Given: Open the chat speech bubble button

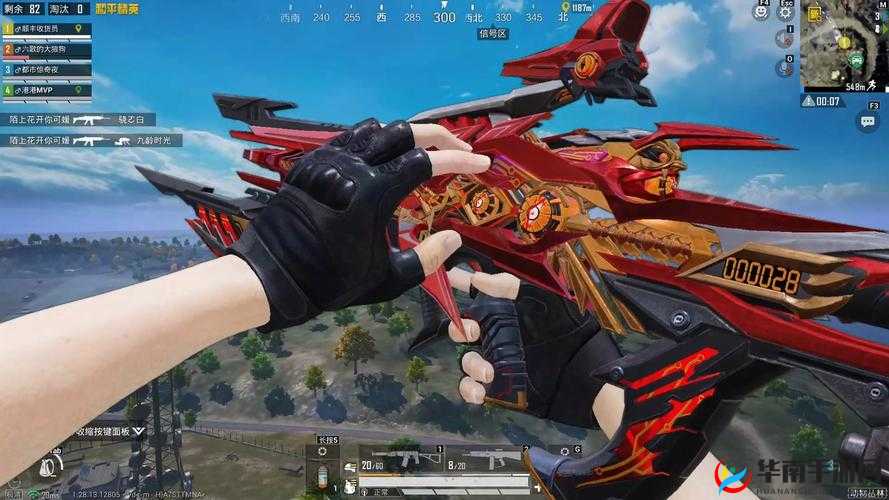Looking at the screenshot, I should click(866, 121).
